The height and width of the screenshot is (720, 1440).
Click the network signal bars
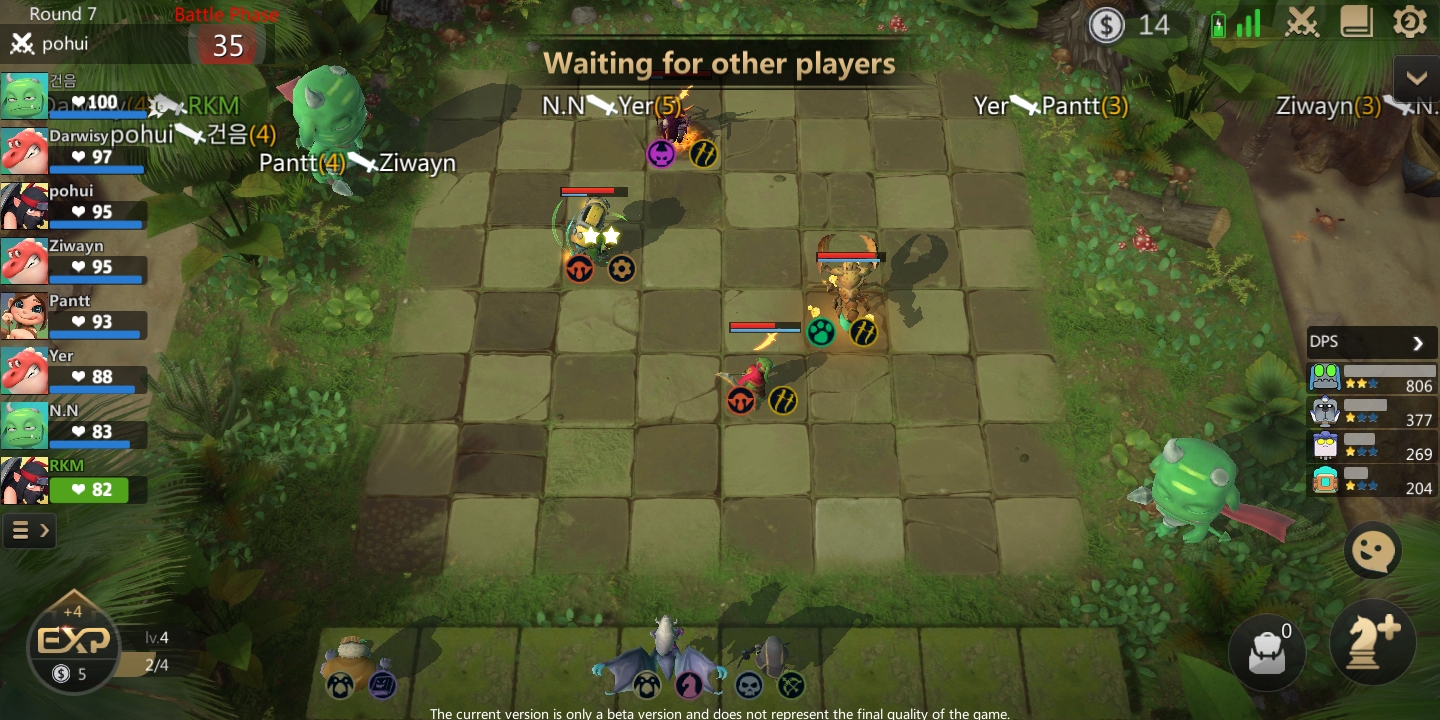1245,22
